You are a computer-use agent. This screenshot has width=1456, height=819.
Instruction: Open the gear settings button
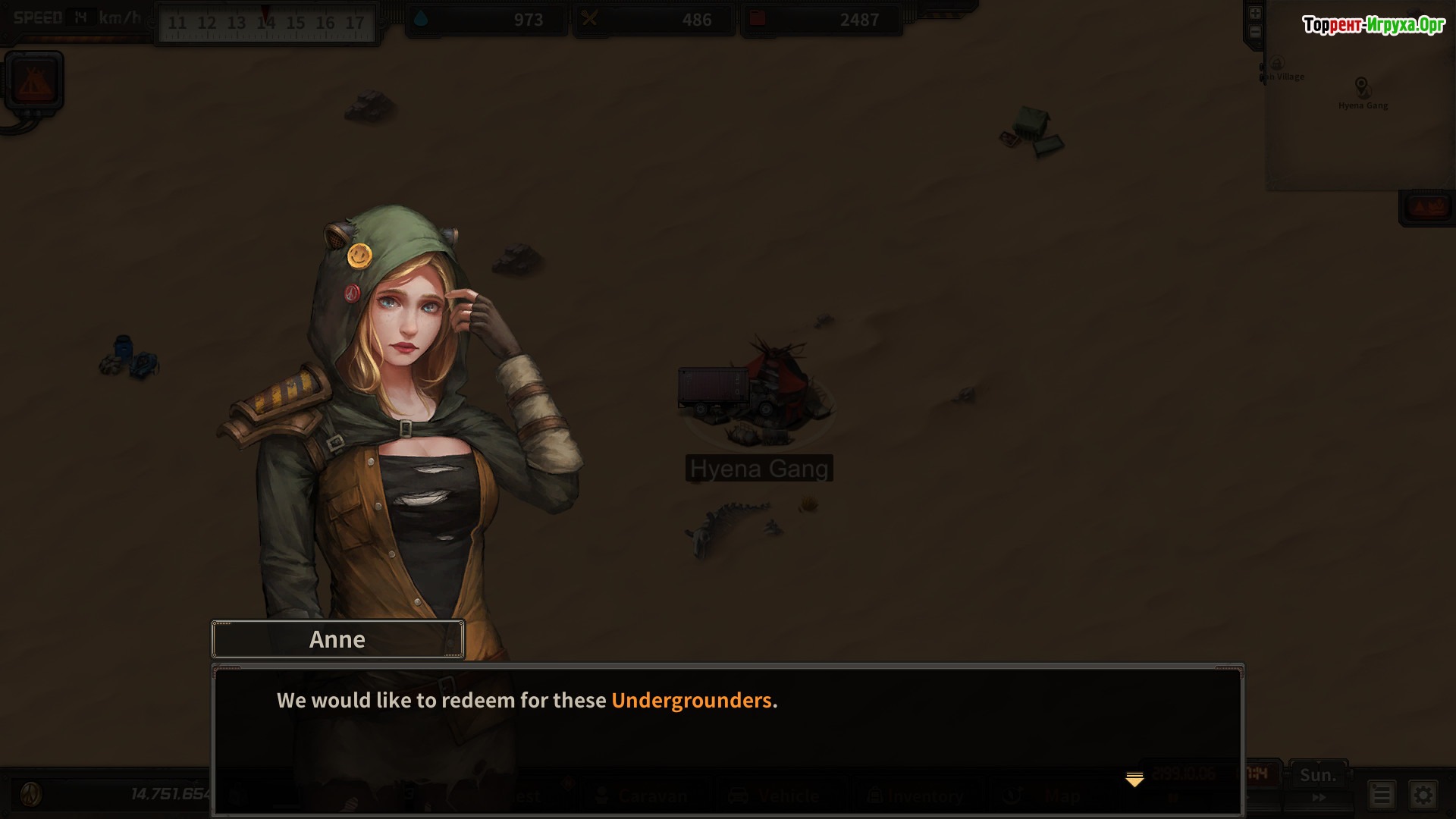[x=1423, y=795]
